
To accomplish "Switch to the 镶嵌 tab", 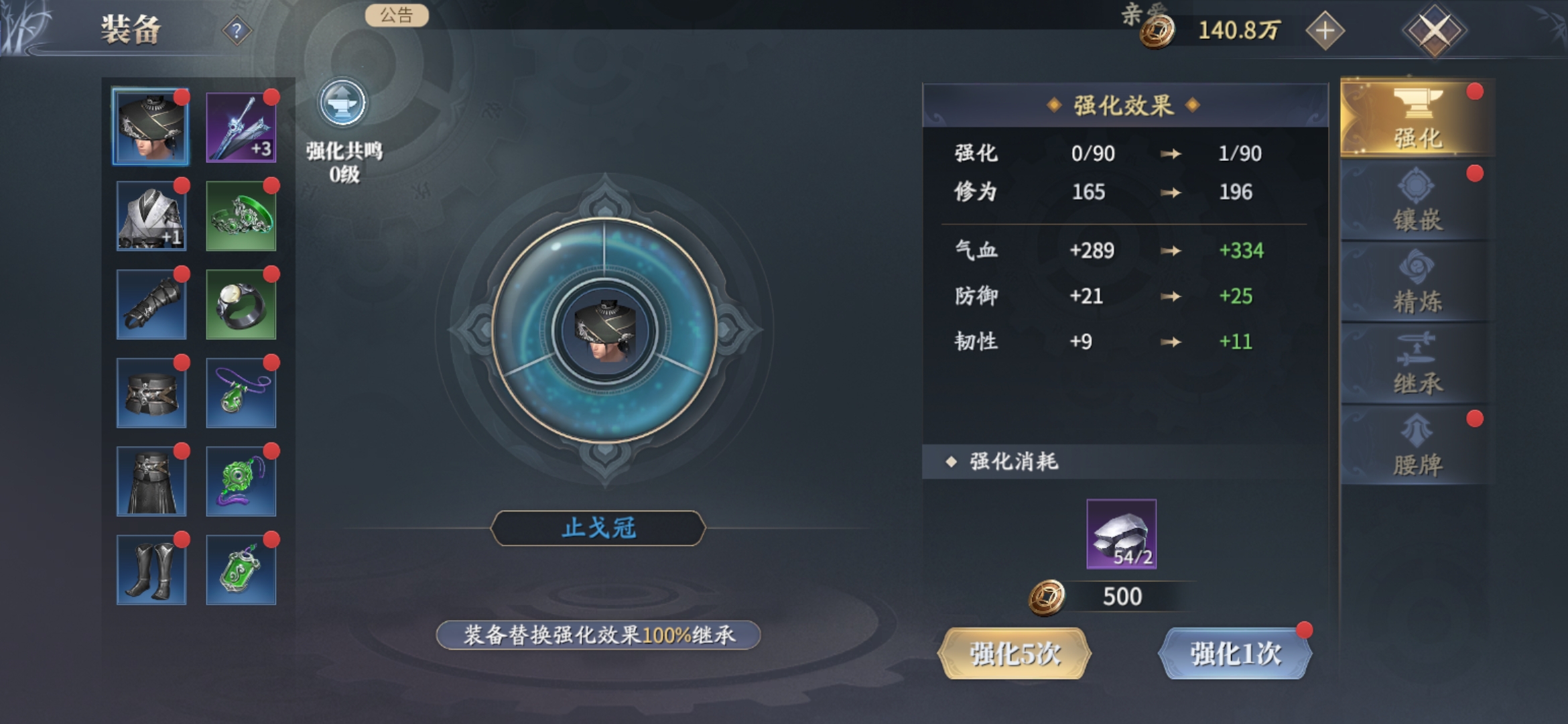I will tap(1417, 202).
